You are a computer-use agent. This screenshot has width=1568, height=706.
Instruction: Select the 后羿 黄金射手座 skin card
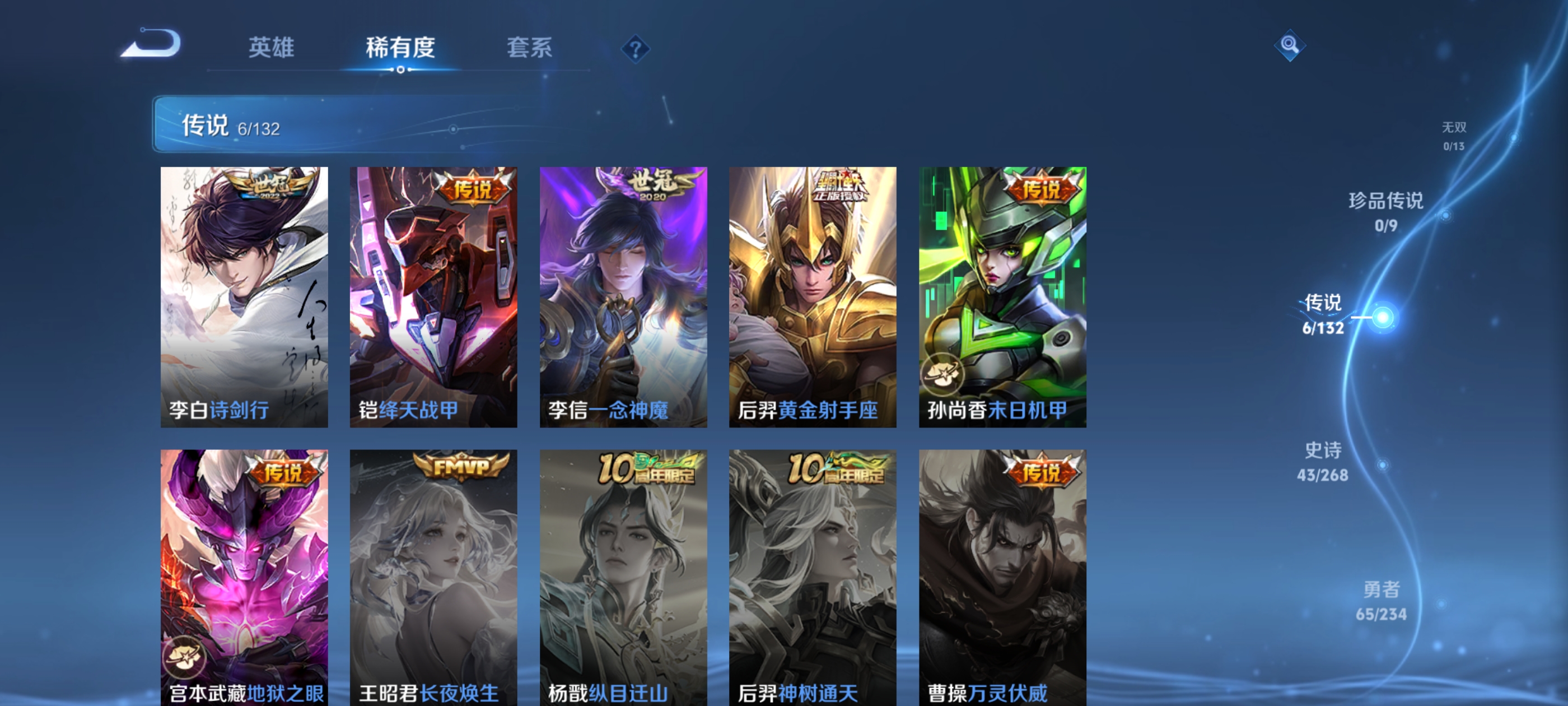click(x=813, y=296)
